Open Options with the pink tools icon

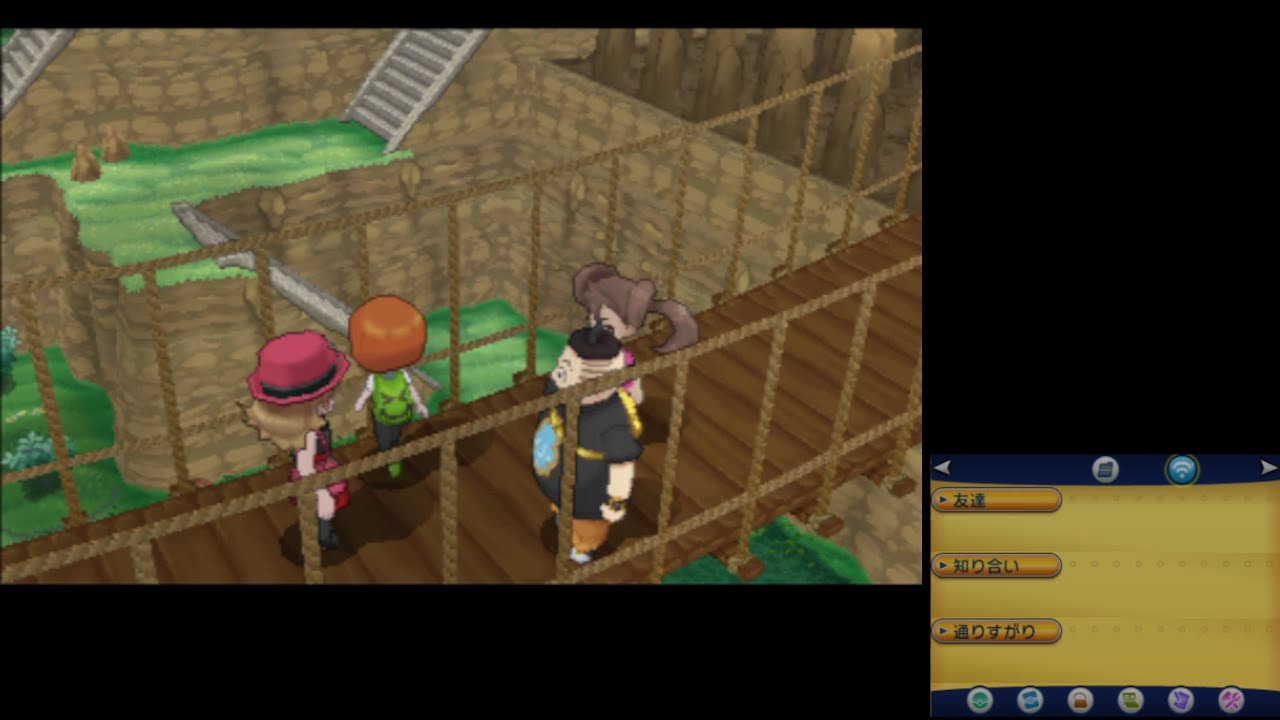tap(1231, 700)
